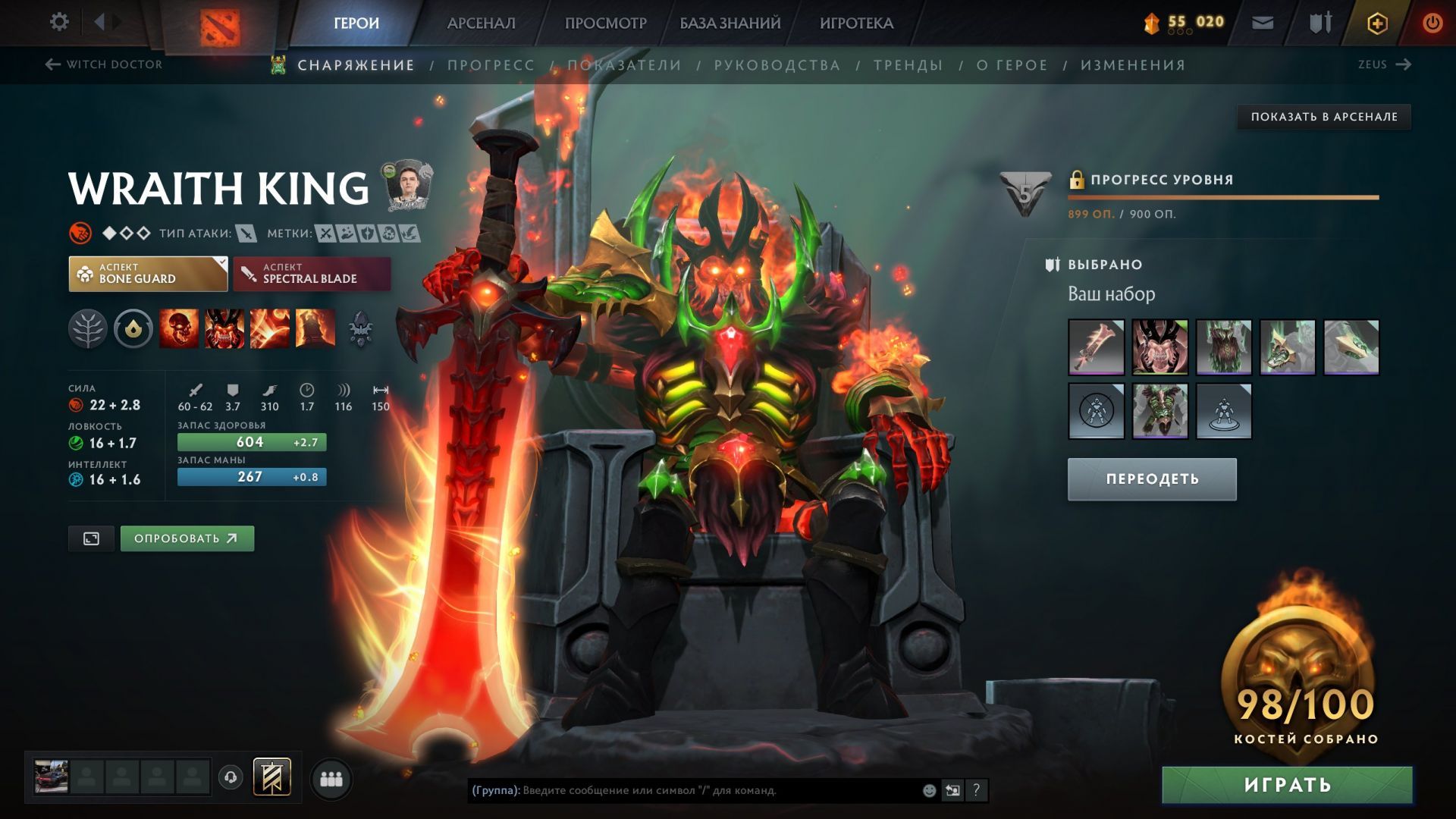The image size is (1456, 819).
Task: Select the Spectral Blade aspect
Action: (312, 274)
